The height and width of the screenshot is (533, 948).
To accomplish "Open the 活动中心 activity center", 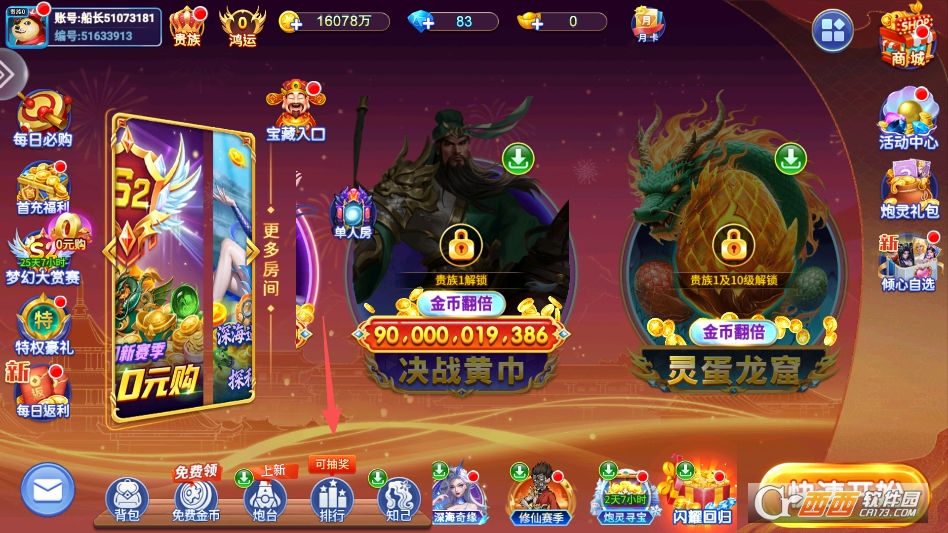I will [908, 120].
